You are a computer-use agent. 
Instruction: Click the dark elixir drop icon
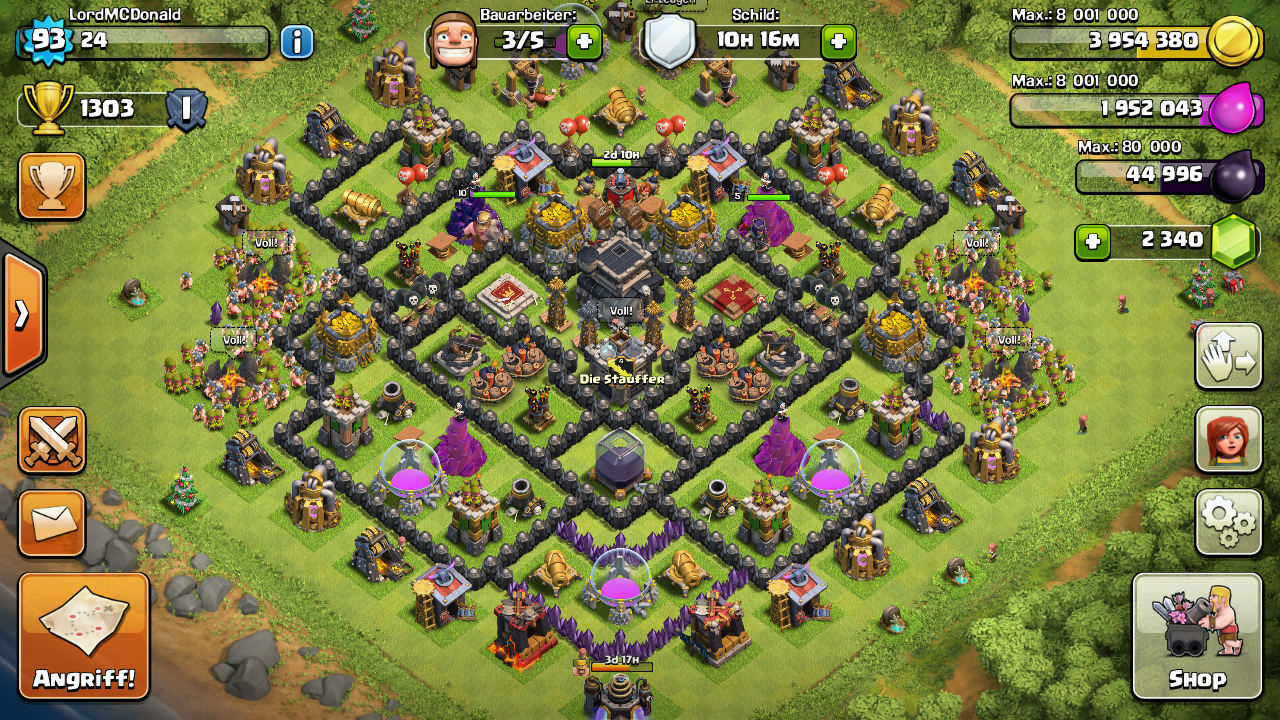click(1232, 177)
